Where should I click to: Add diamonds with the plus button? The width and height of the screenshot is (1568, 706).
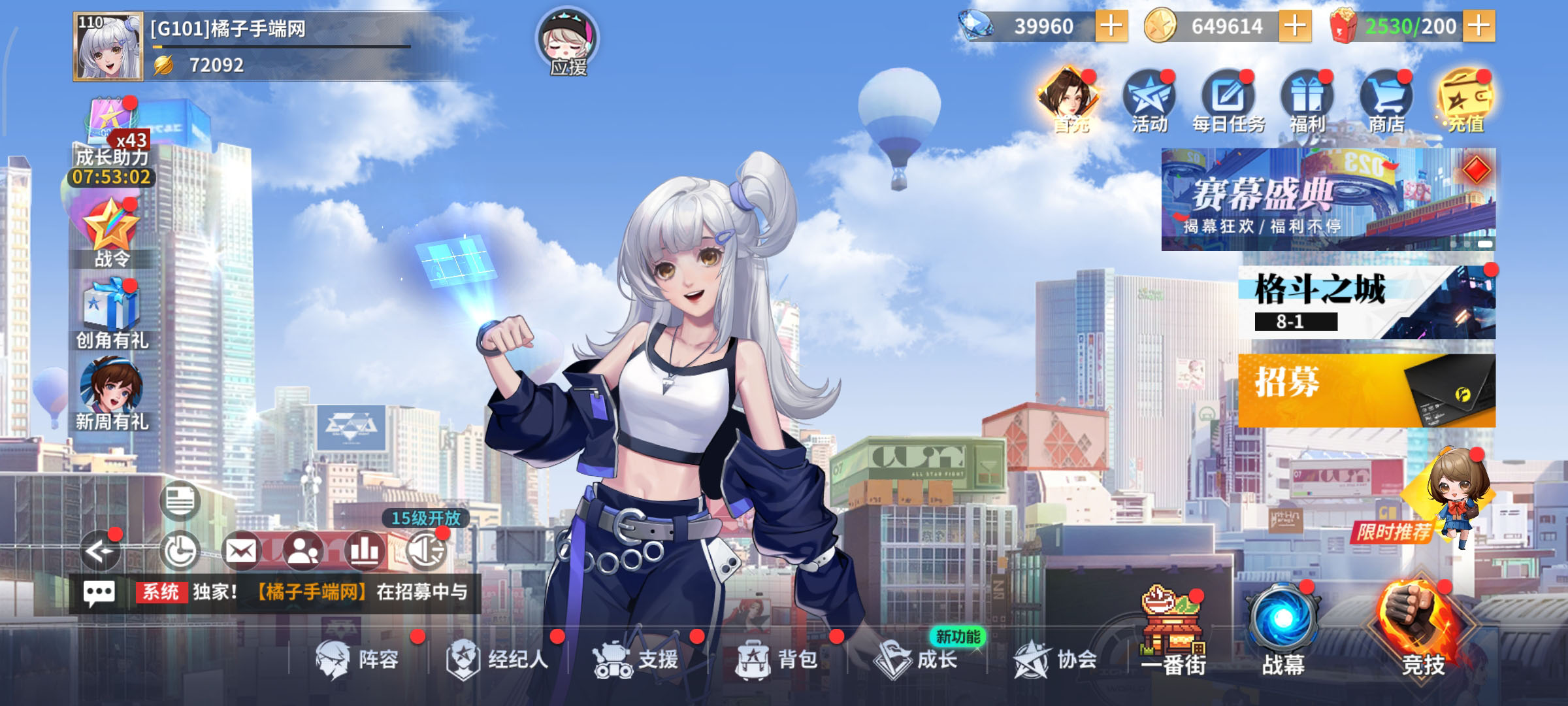point(1111,27)
